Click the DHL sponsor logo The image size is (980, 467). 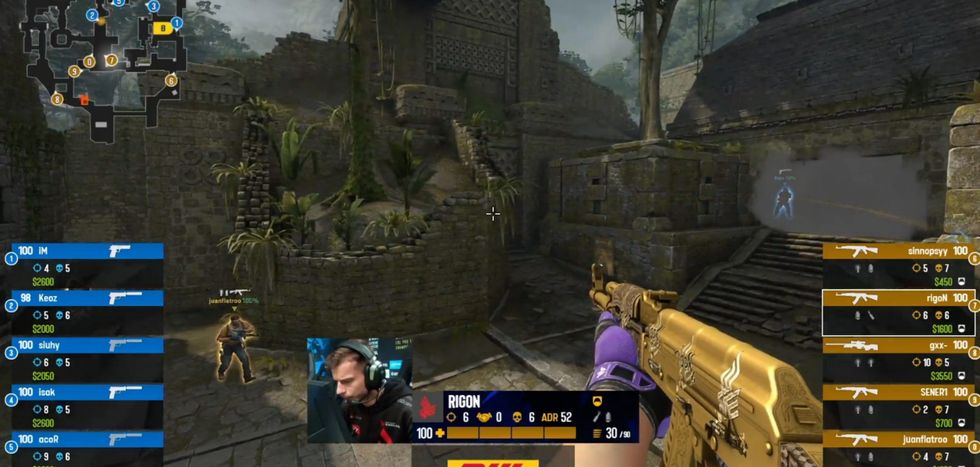(x=490, y=463)
